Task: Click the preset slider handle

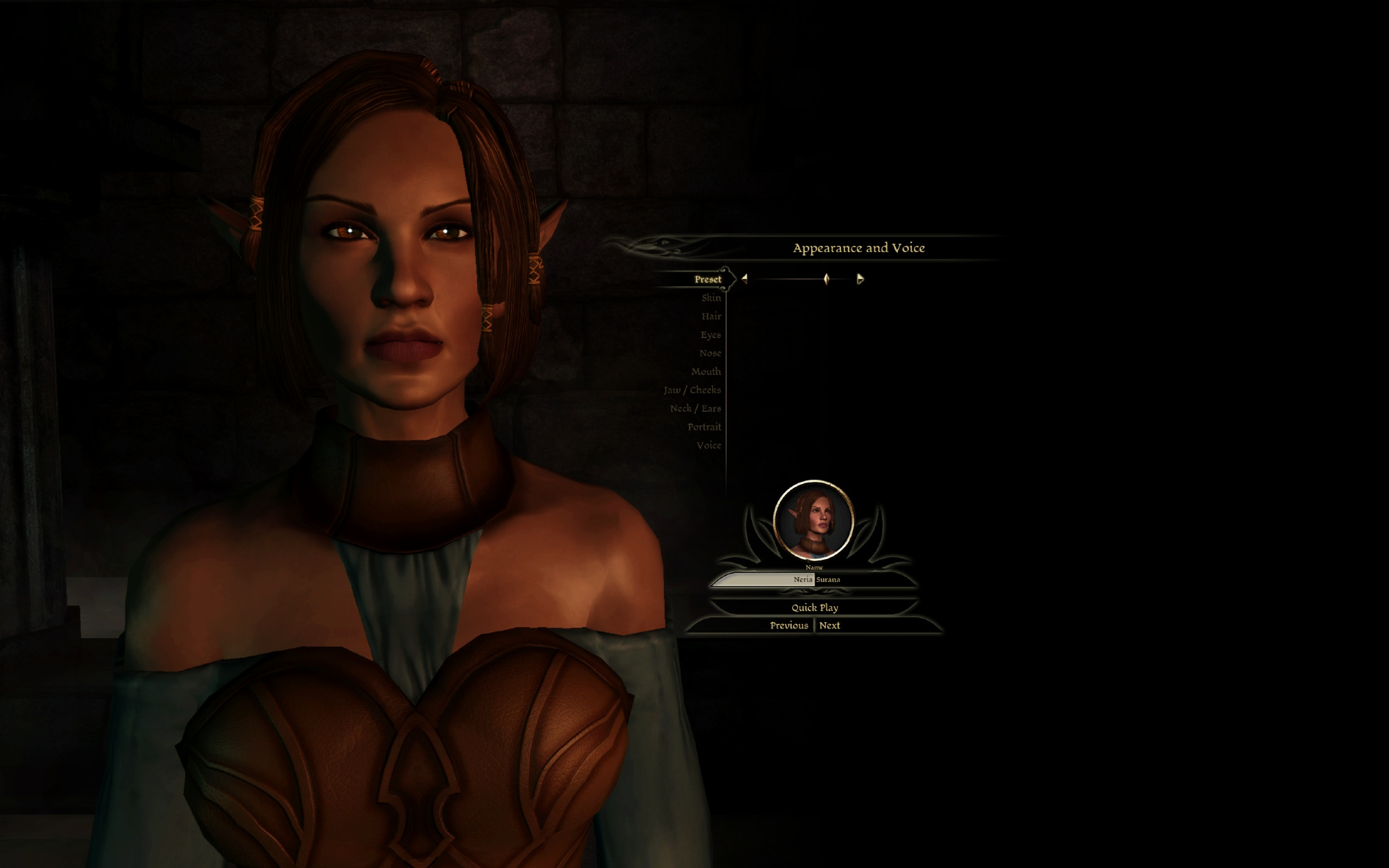Action: coord(826,279)
